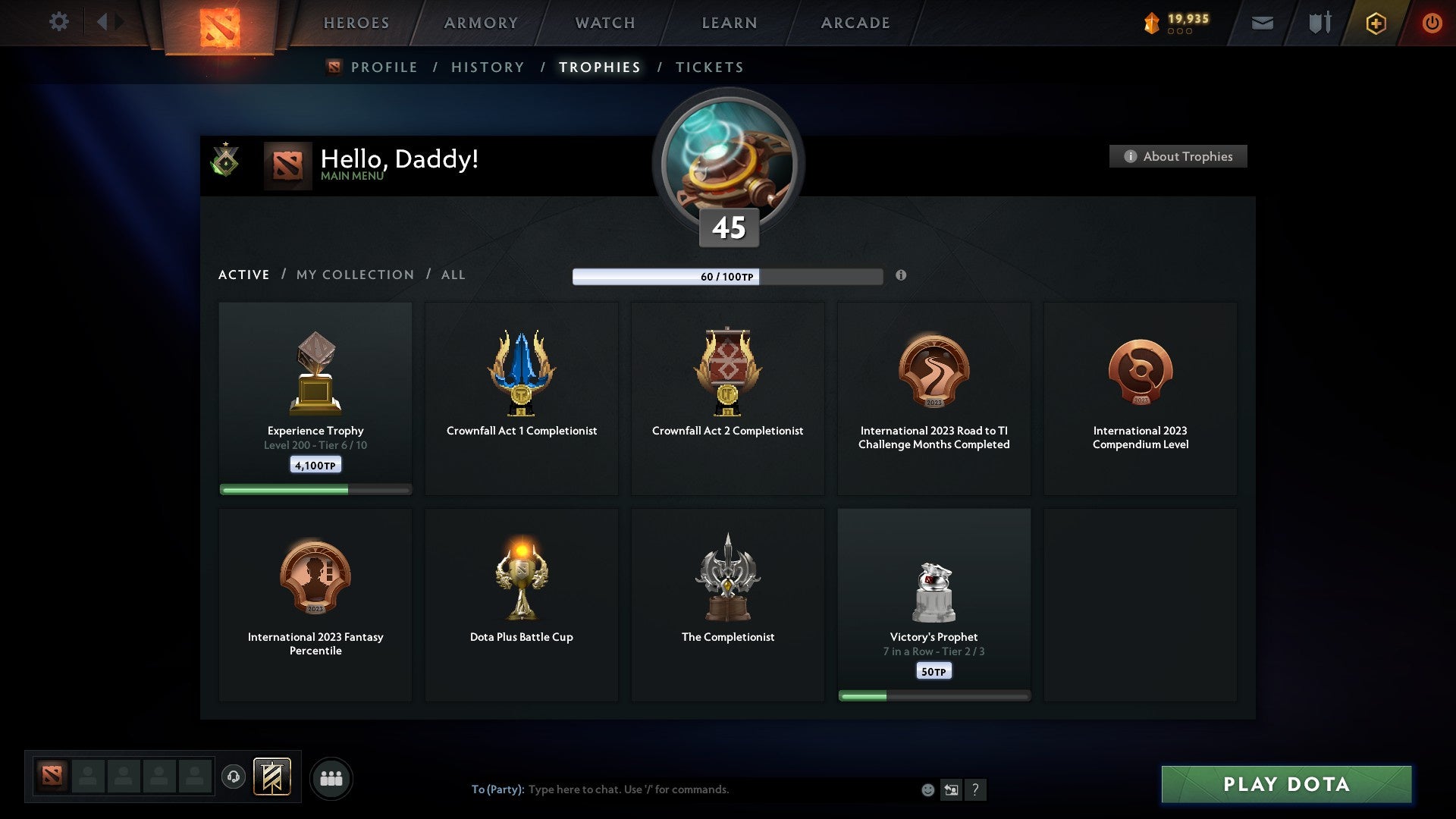This screenshot has width=1456, height=819.
Task: Open Dota Plus subscription icon
Action: pos(1375,23)
